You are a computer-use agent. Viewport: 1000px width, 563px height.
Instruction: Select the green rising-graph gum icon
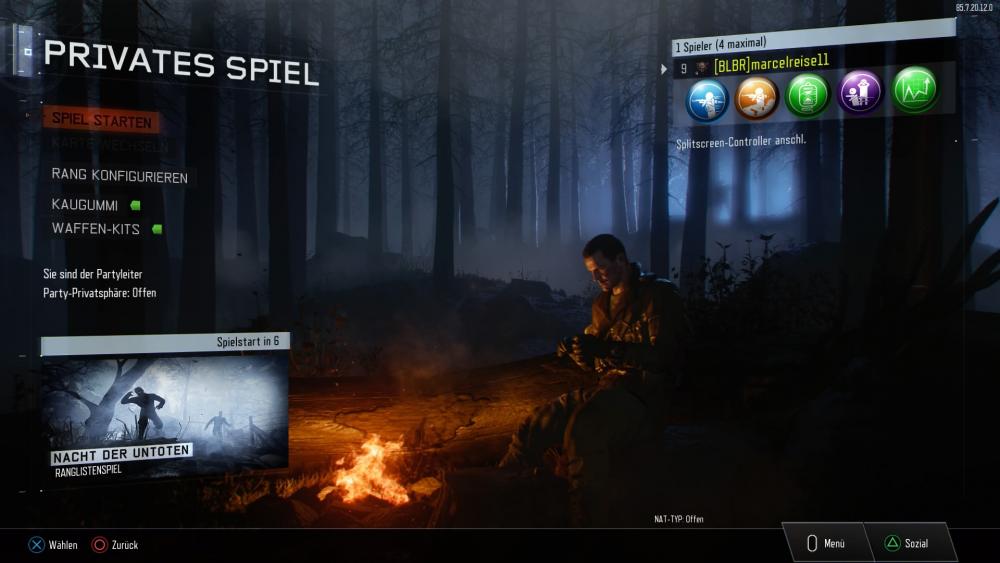pos(914,91)
